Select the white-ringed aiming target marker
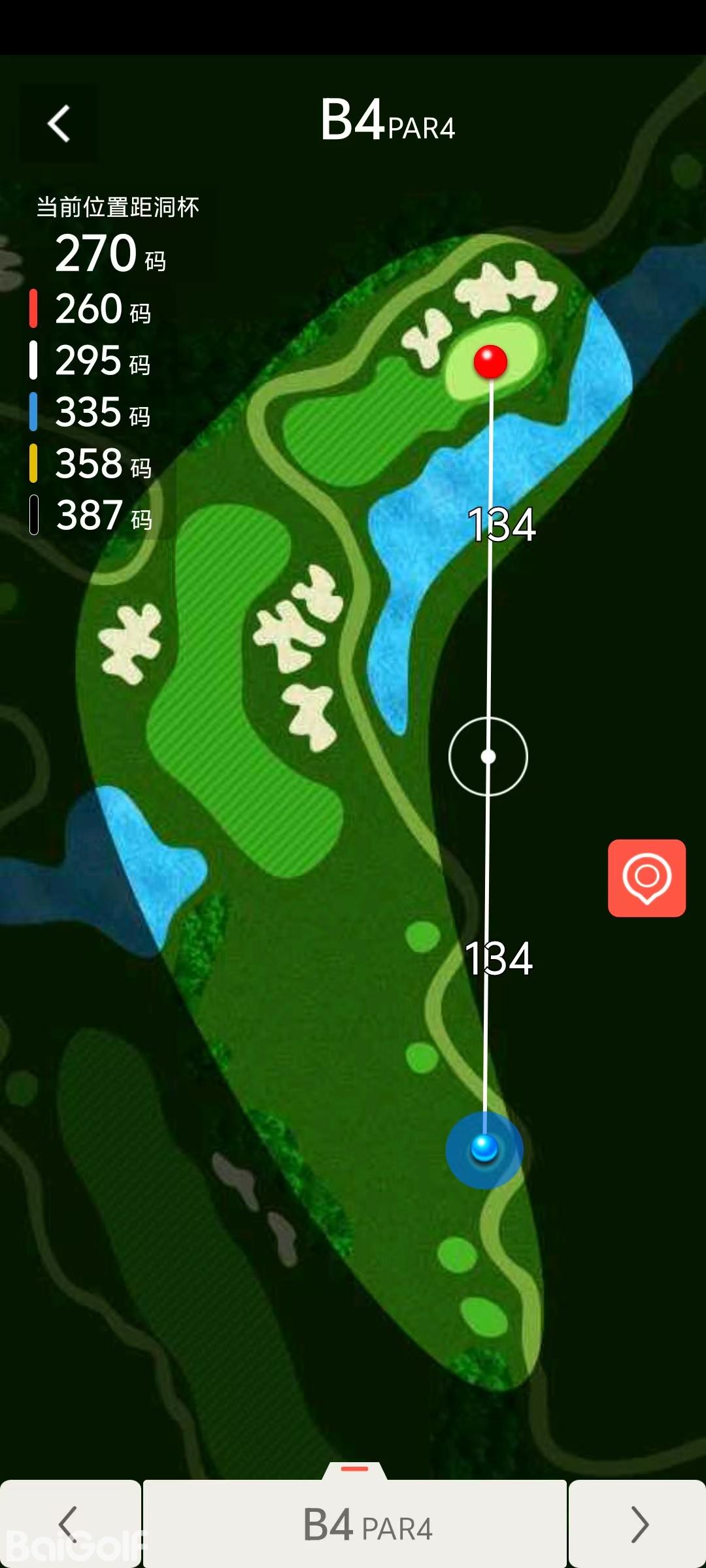Screen dimensions: 706x1568 [488, 757]
